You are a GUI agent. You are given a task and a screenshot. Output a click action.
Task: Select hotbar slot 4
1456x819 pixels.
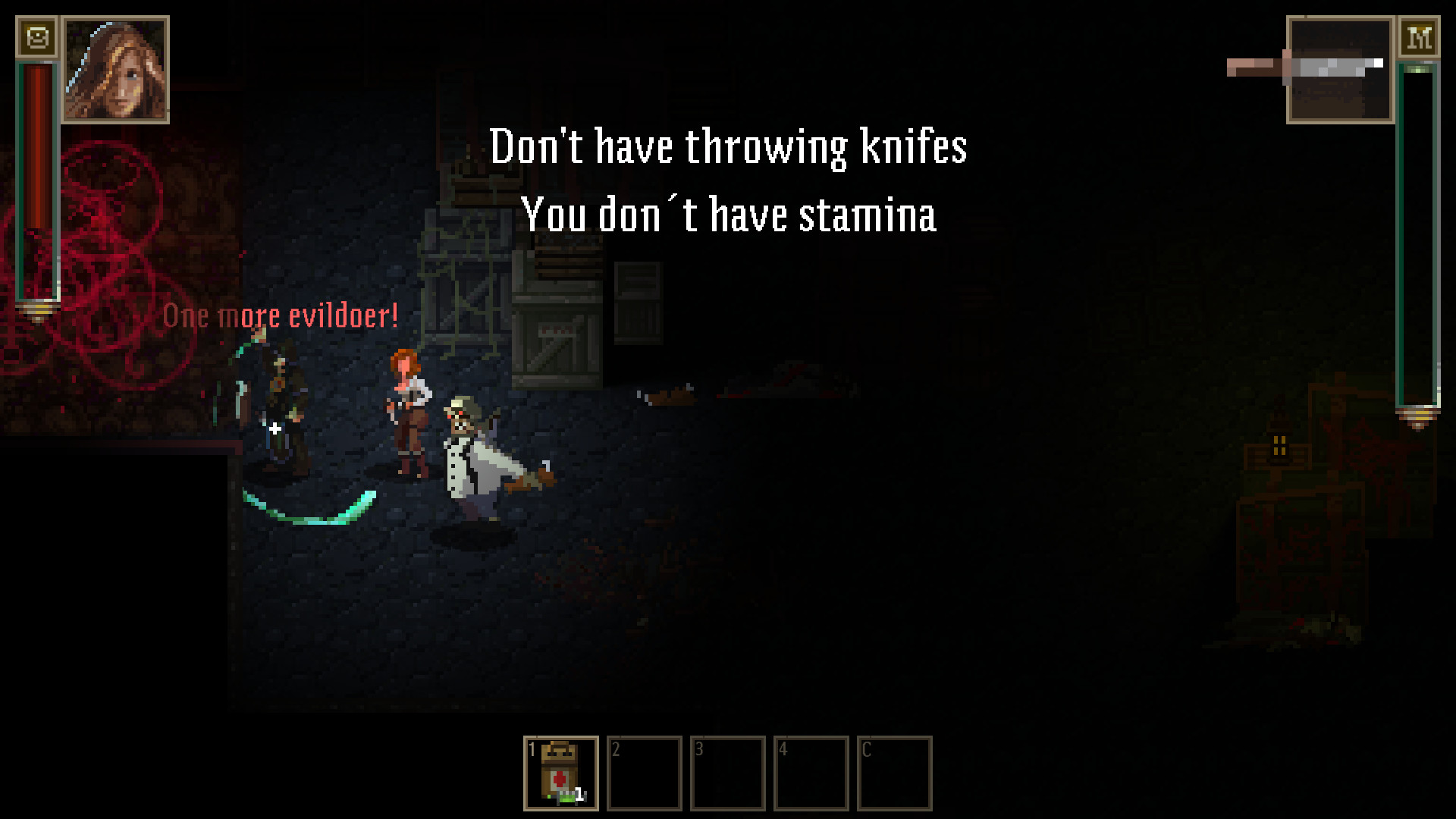pyautogui.click(x=811, y=772)
